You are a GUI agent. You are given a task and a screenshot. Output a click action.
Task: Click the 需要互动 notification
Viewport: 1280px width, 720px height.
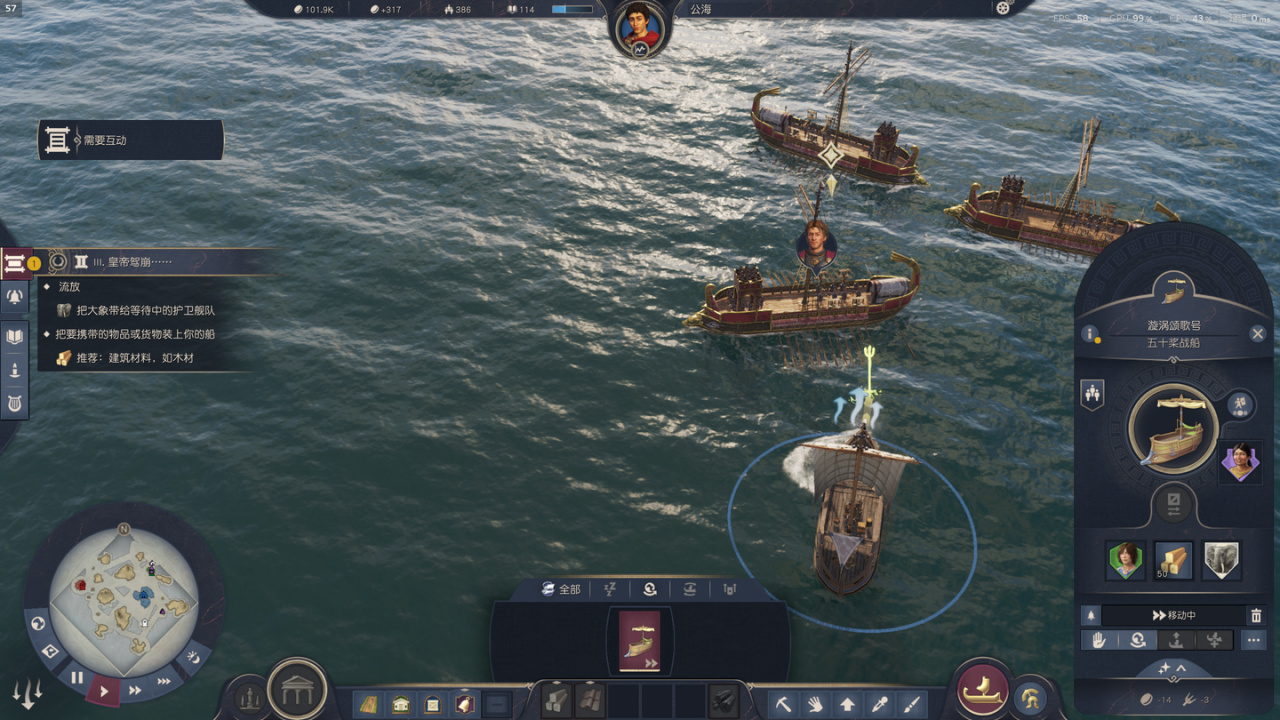click(x=131, y=141)
